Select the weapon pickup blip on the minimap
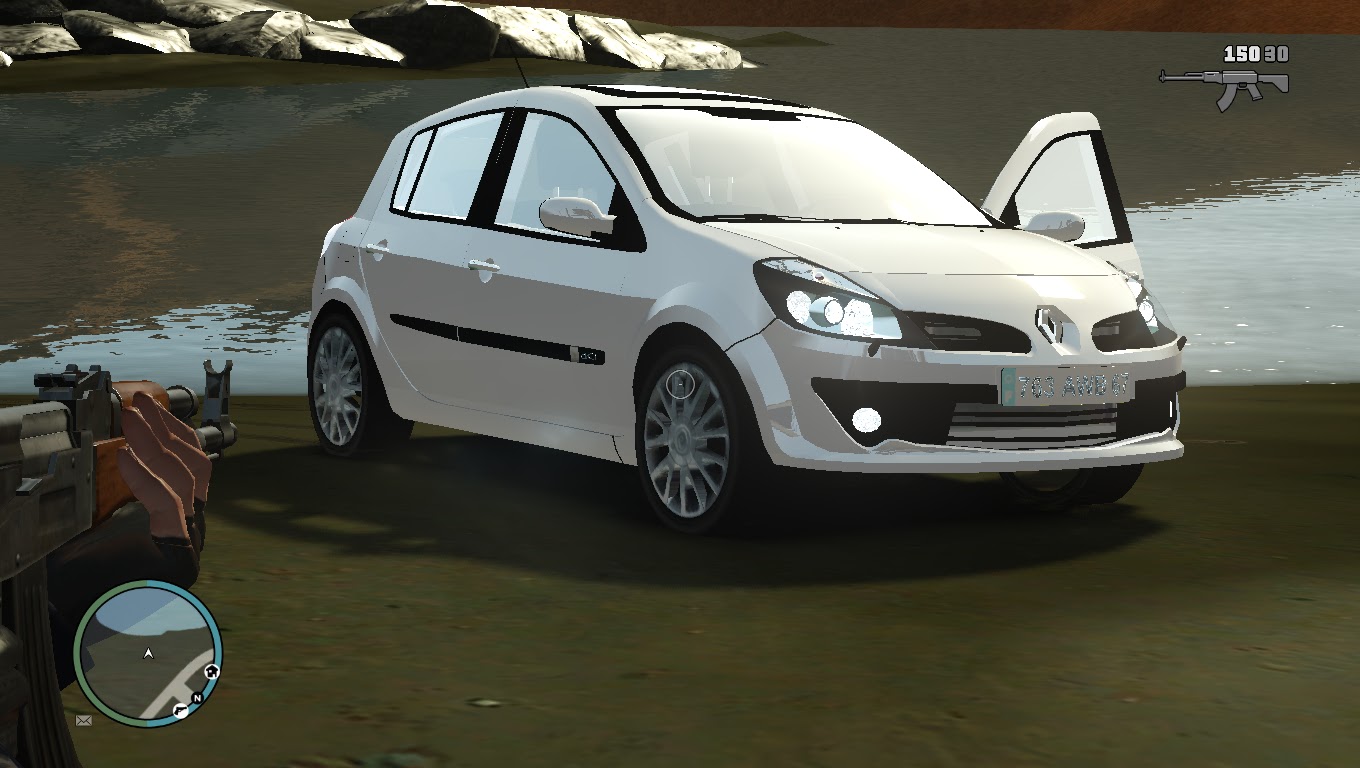 click(x=181, y=711)
